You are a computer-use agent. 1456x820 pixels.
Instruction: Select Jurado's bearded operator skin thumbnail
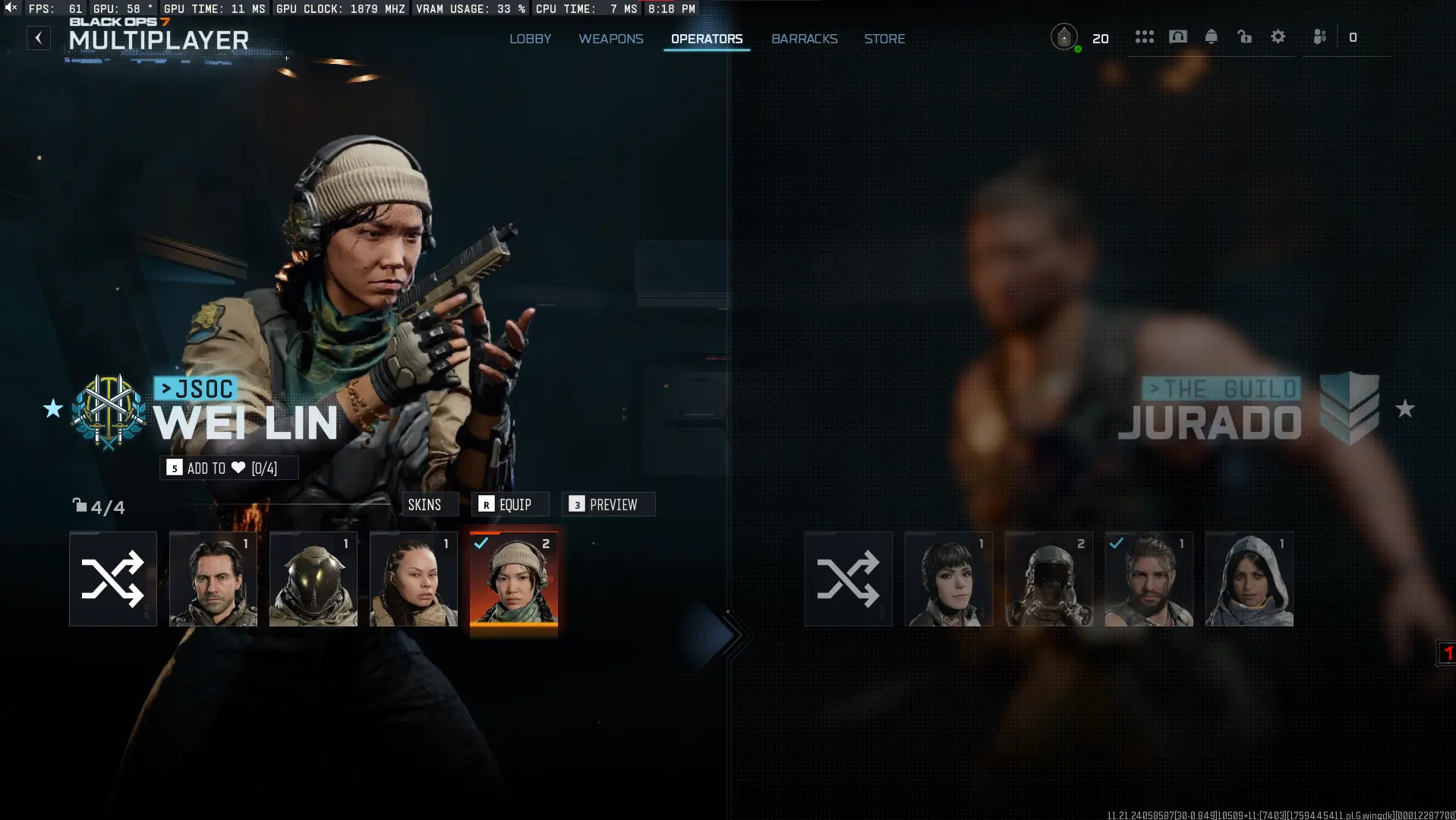click(x=1149, y=579)
